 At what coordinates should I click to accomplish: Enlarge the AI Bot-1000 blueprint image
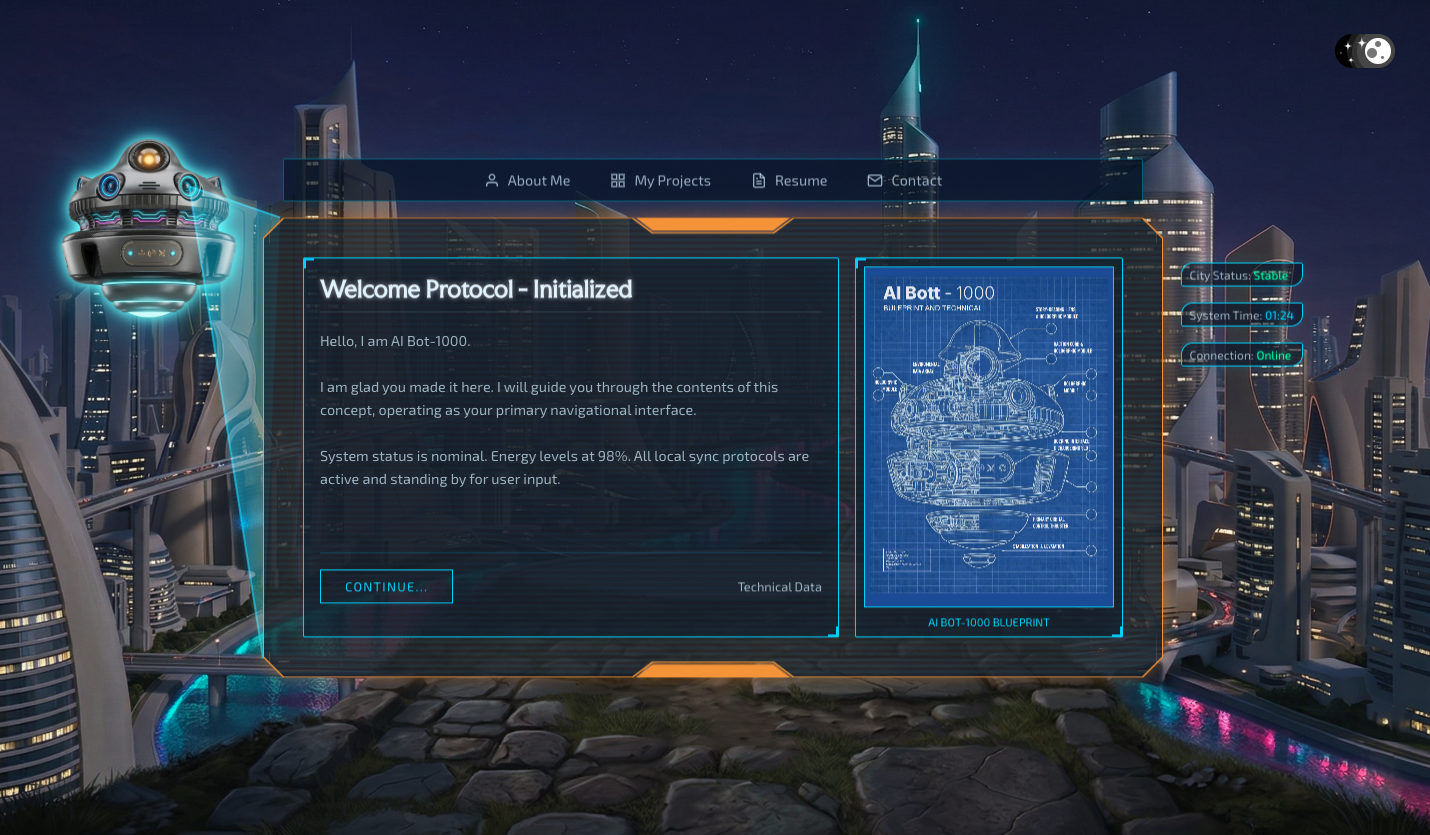(x=988, y=436)
